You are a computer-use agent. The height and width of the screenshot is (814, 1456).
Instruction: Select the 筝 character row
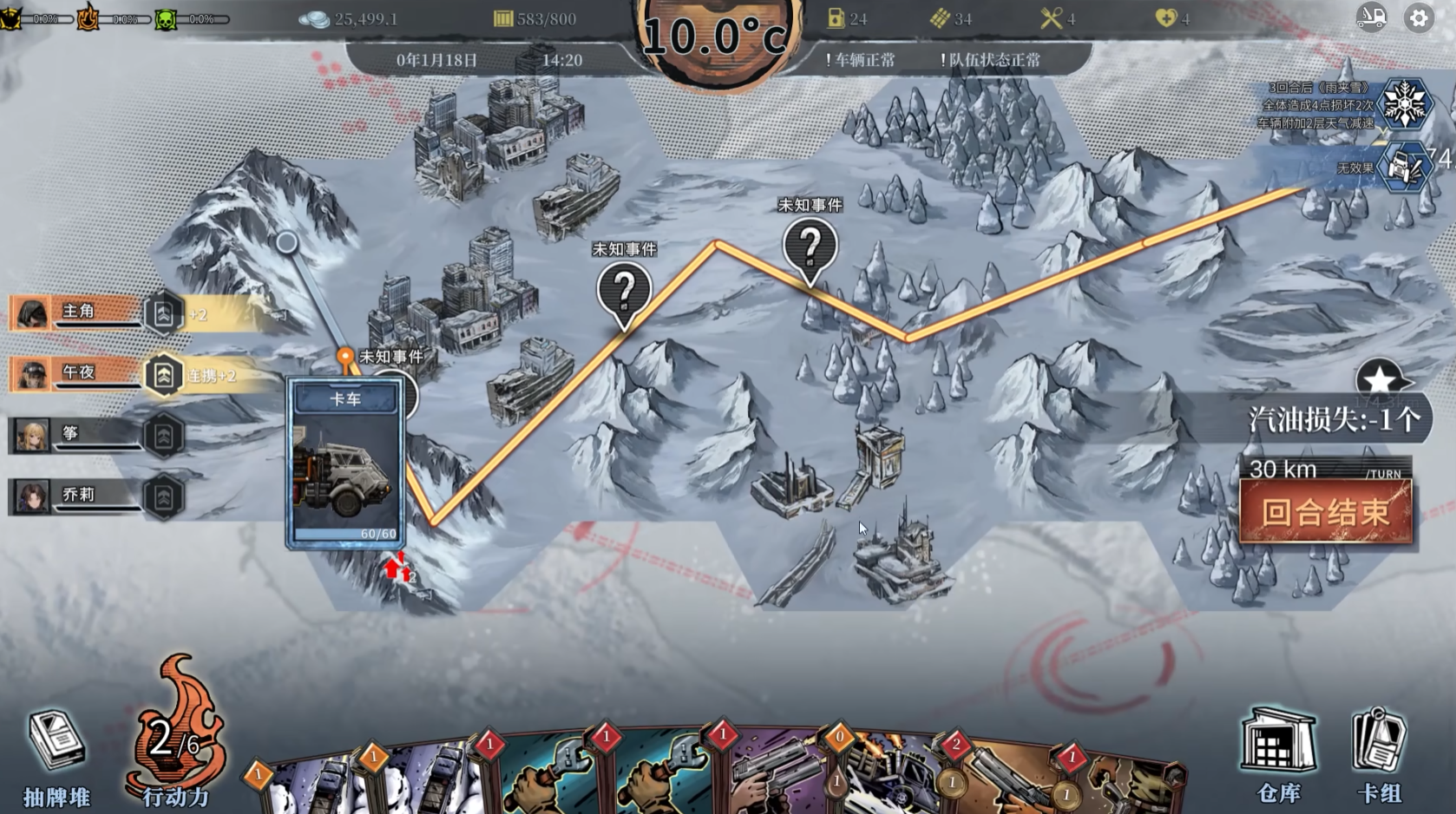click(x=78, y=435)
